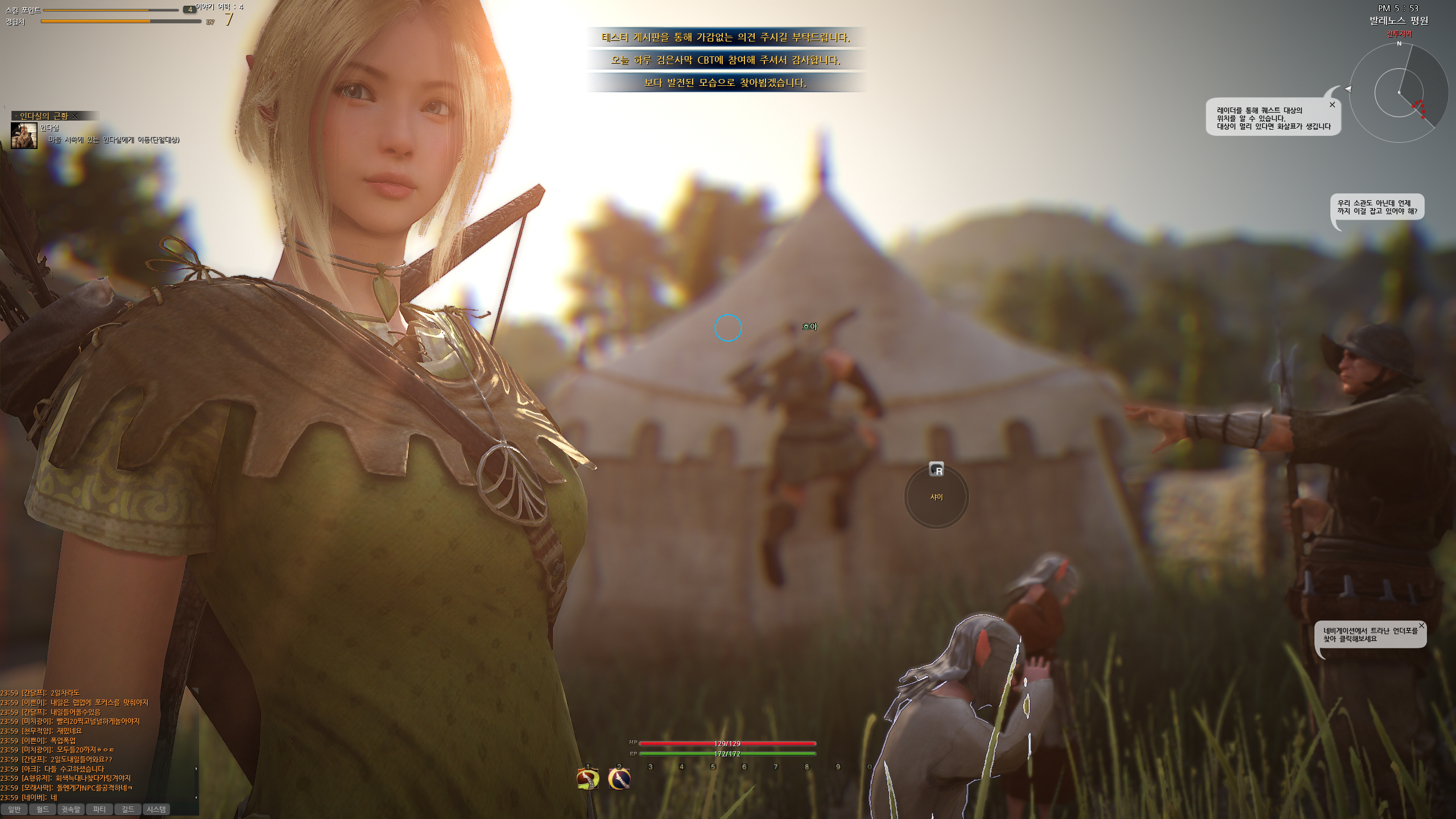This screenshot has height=819, width=1456.
Task: Close the 인다실의 근황 quest tracker
Action: 75,116
